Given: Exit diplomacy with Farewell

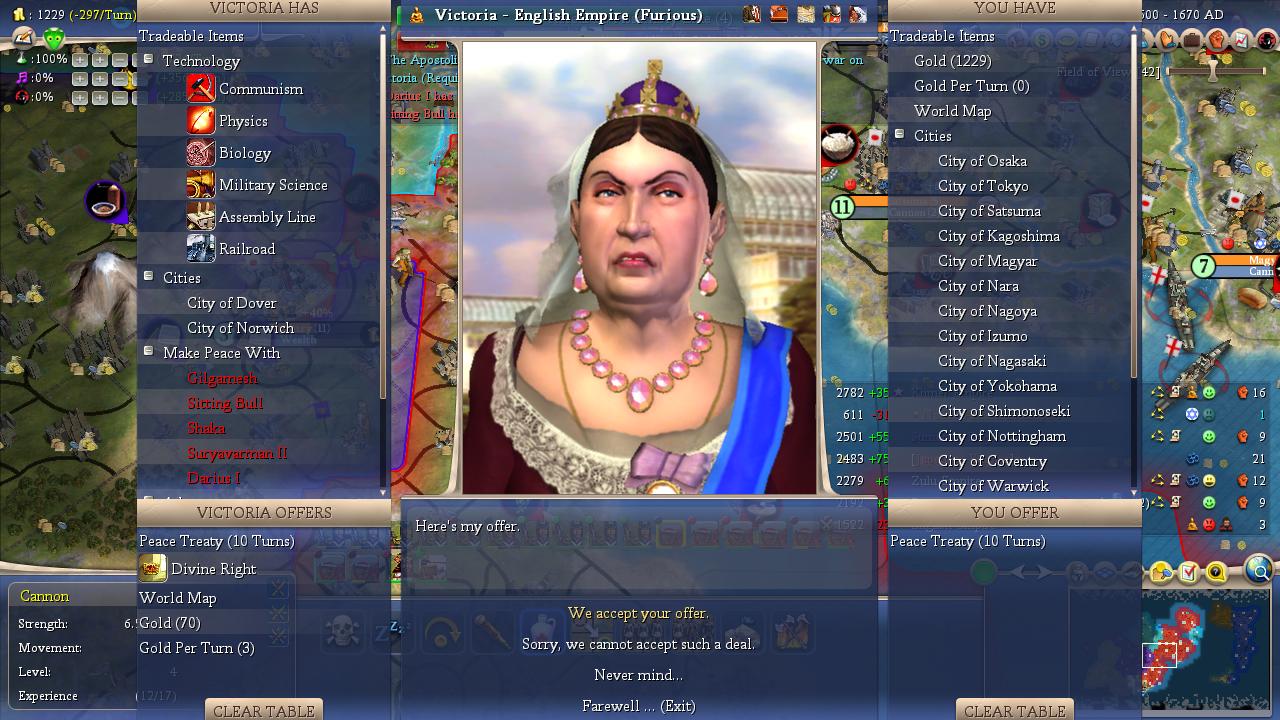Looking at the screenshot, I should pyautogui.click(x=638, y=706).
